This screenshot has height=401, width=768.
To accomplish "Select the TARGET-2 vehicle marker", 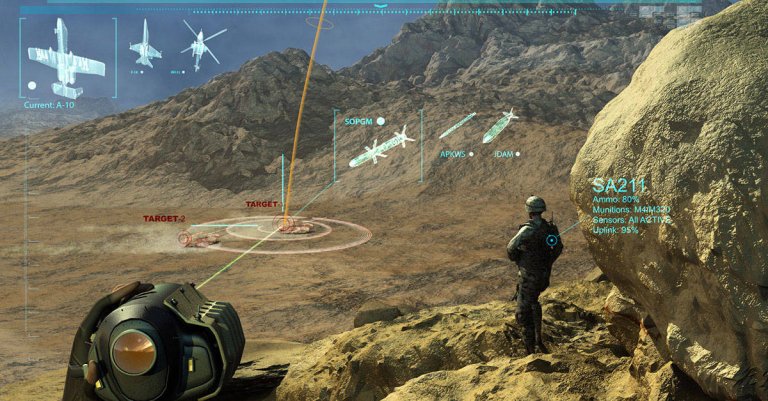I will tap(198, 238).
